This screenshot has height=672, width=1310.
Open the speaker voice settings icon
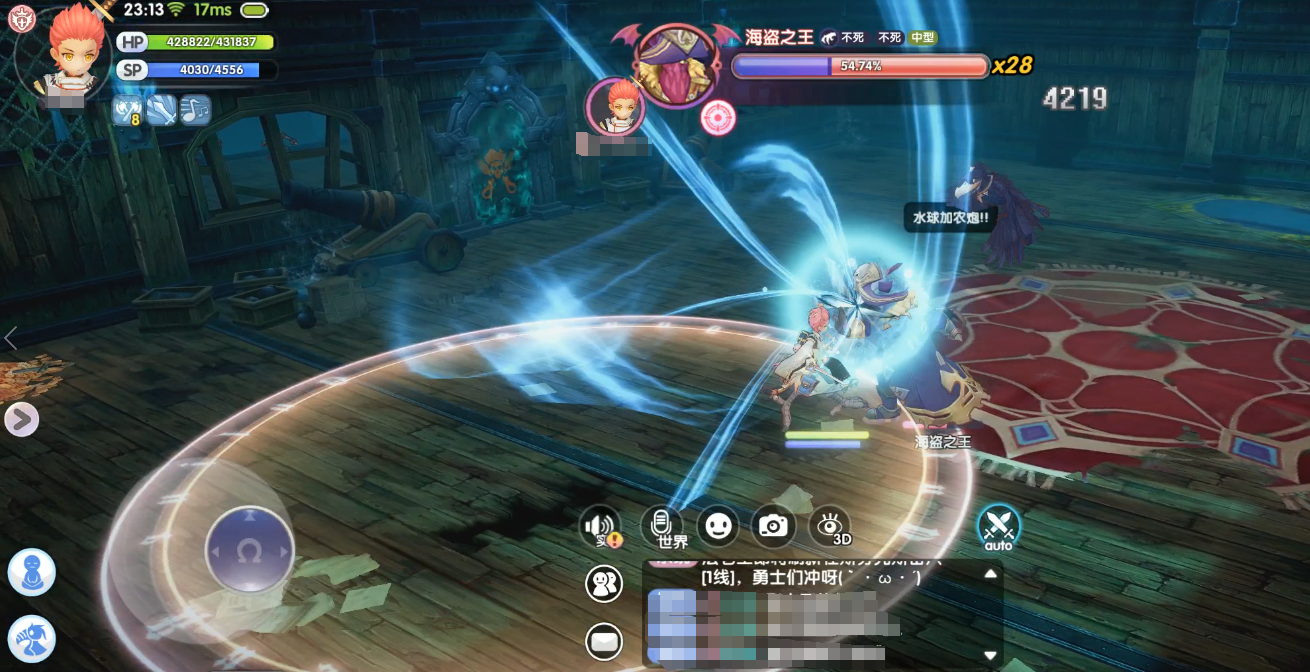(601, 526)
